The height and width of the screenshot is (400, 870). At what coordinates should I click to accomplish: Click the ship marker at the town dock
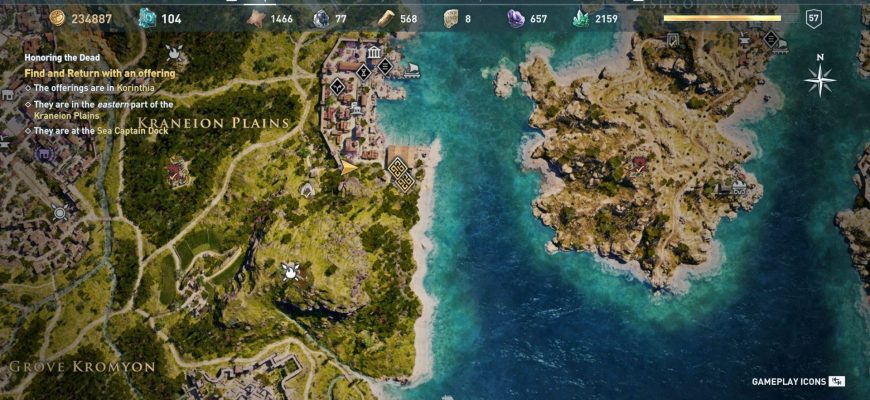(411, 72)
